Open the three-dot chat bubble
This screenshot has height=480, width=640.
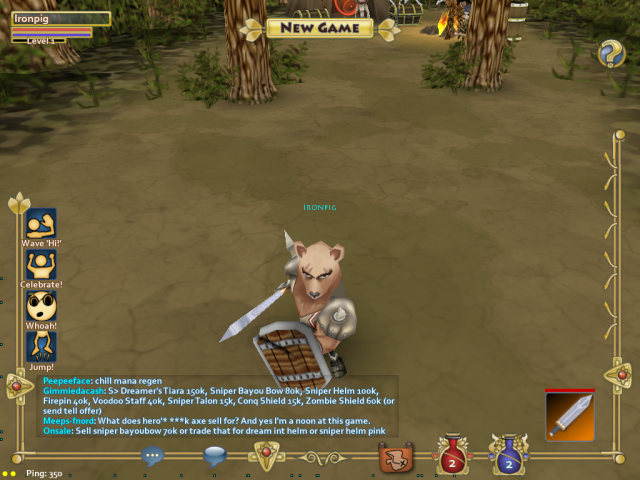(152, 456)
